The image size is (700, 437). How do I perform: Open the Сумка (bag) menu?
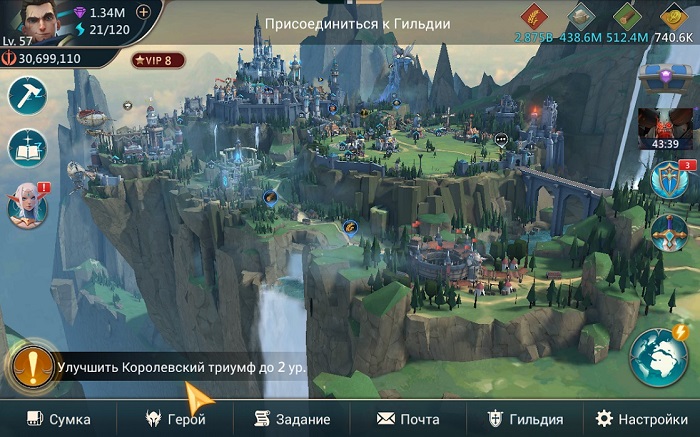pyautogui.click(x=58, y=419)
